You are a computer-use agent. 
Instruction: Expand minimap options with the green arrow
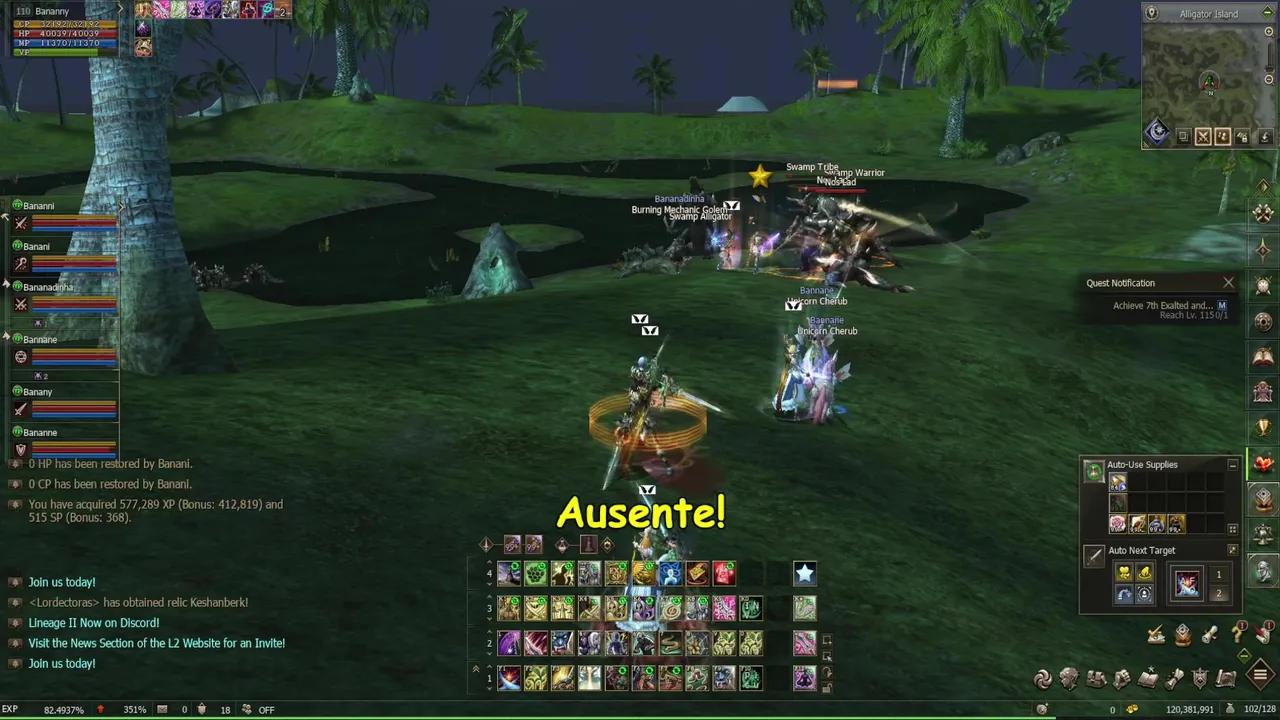click(1267, 13)
